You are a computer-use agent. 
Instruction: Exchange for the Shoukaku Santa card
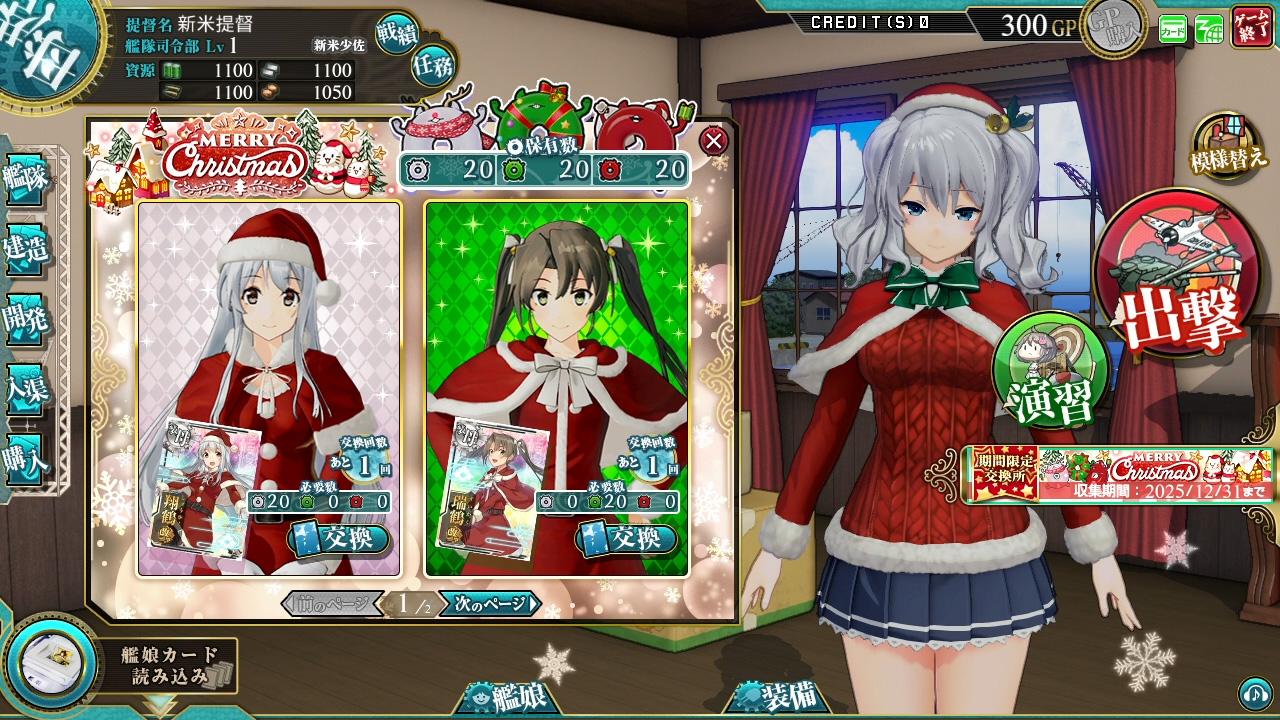[x=339, y=539]
